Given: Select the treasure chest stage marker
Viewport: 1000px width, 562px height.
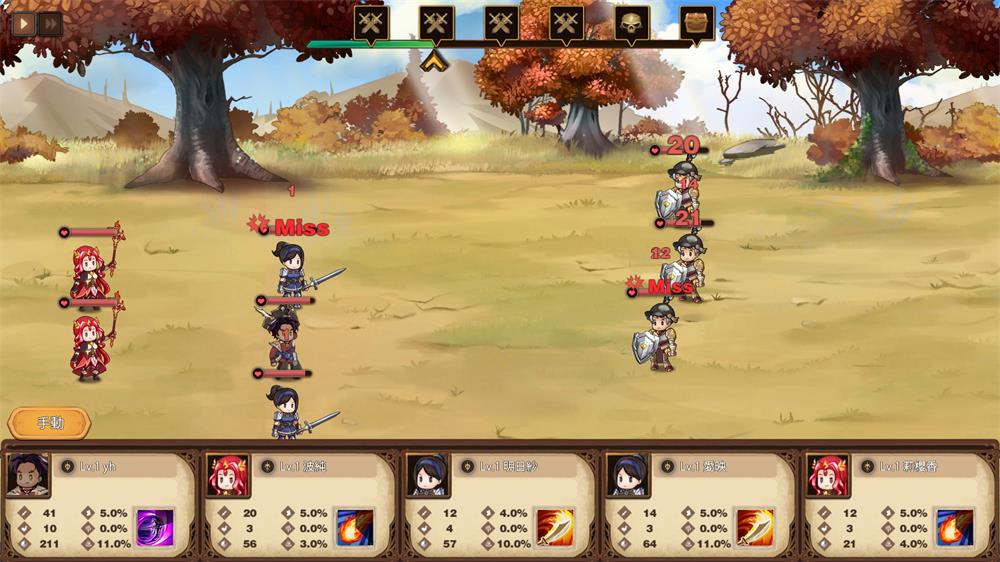Looking at the screenshot, I should (x=697, y=23).
